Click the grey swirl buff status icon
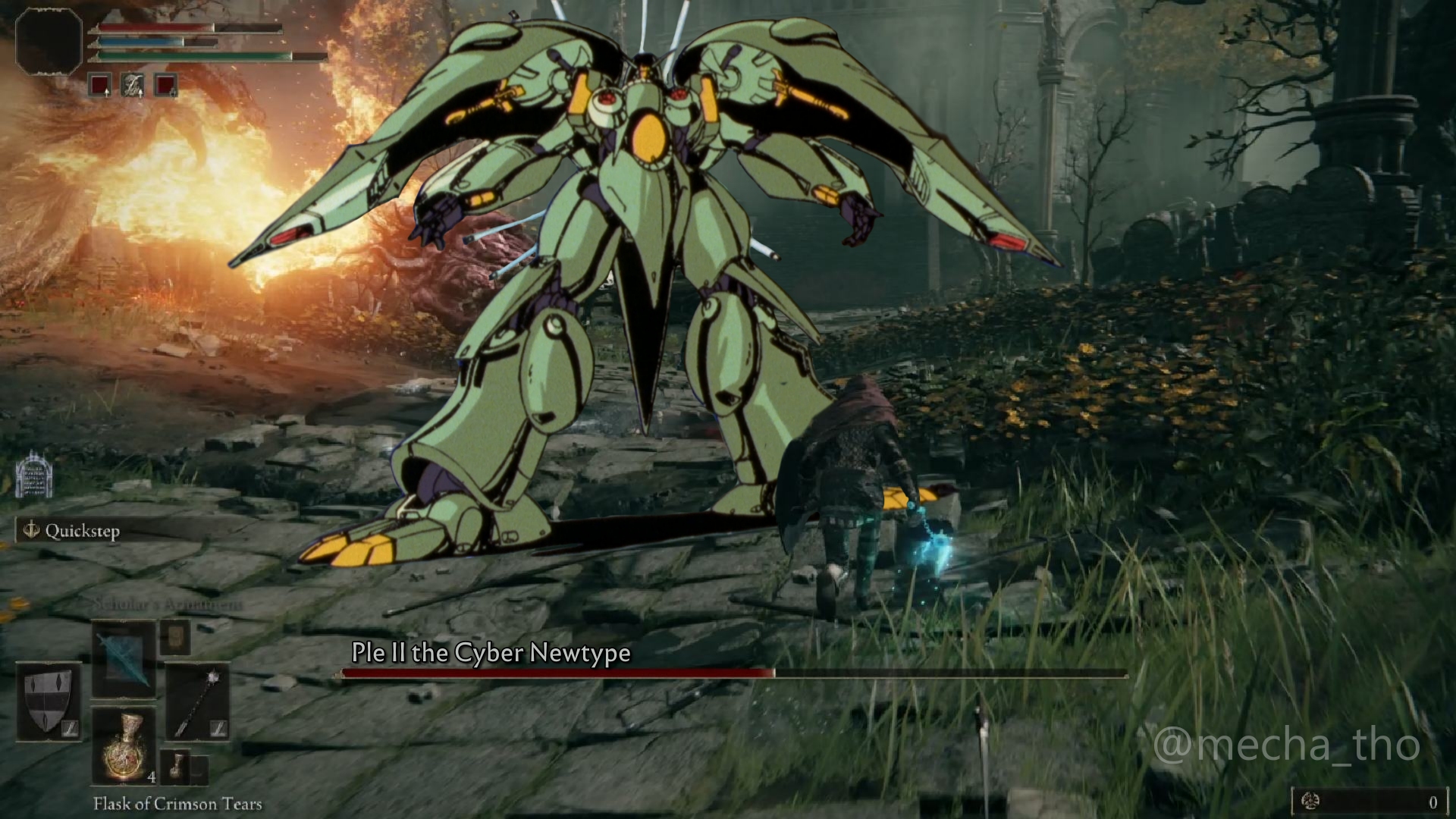 click(133, 84)
